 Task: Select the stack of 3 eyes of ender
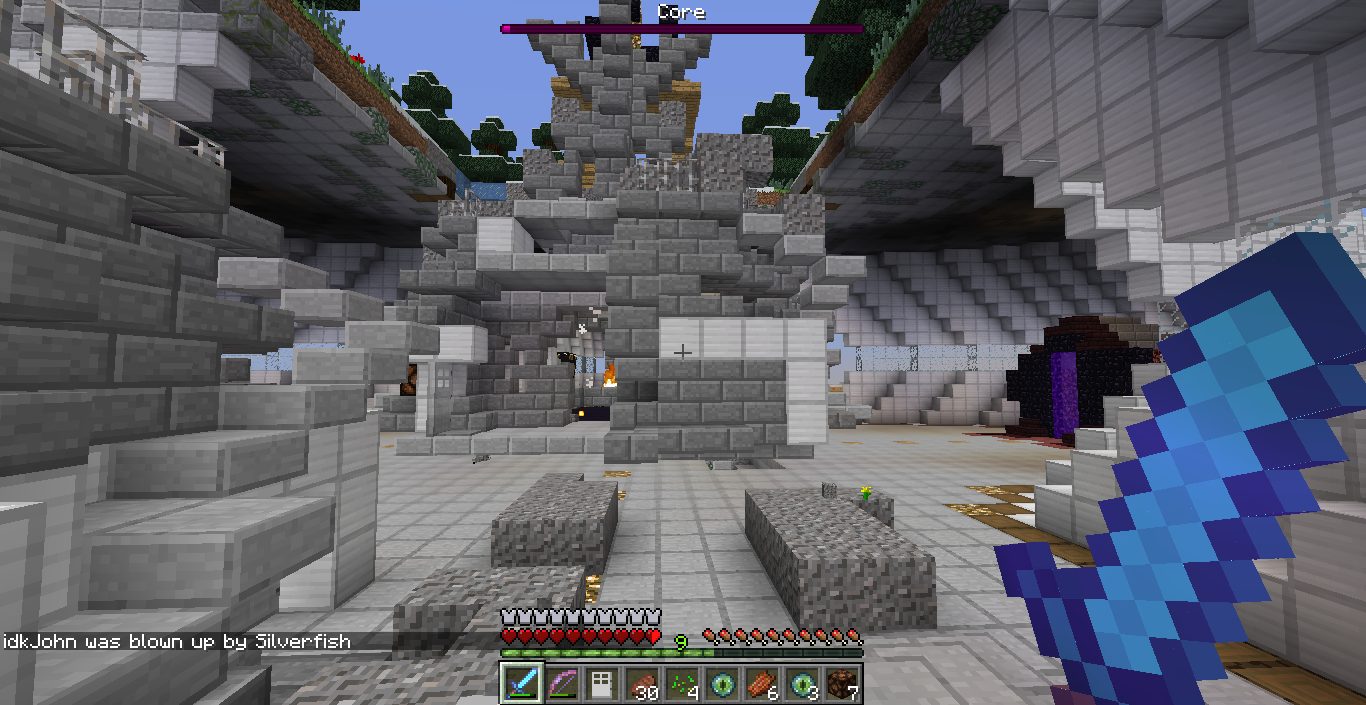pos(801,684)
